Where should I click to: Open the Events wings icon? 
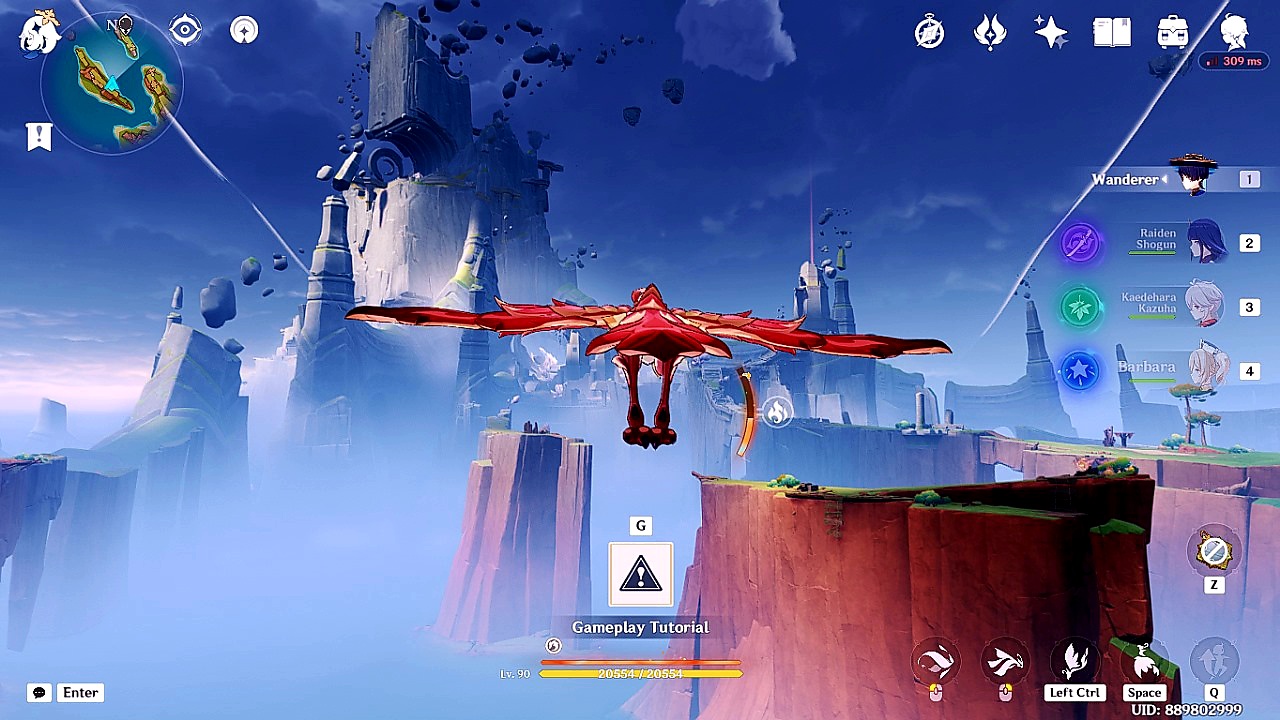989,31
